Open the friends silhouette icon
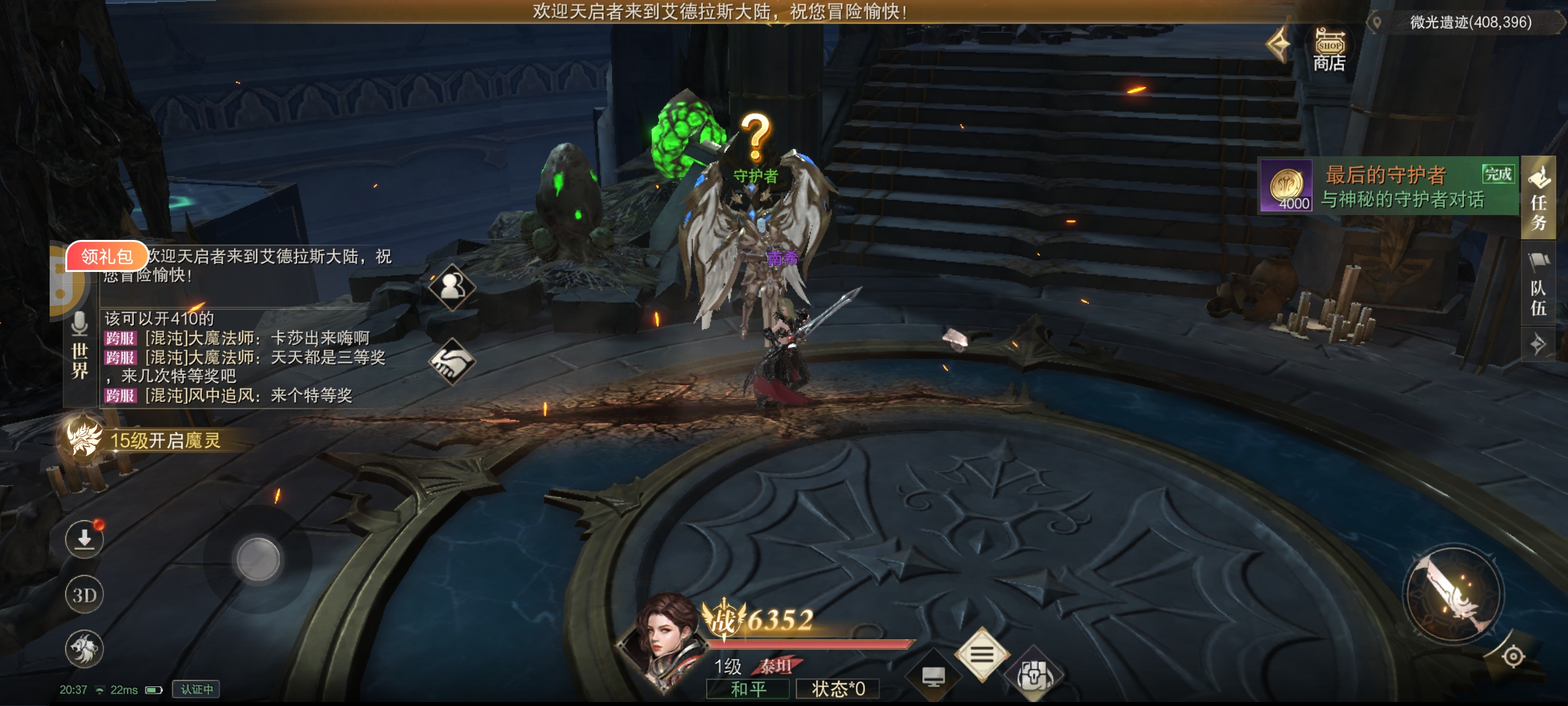The height and width of the screenshot is (706, 1568). 452,286
